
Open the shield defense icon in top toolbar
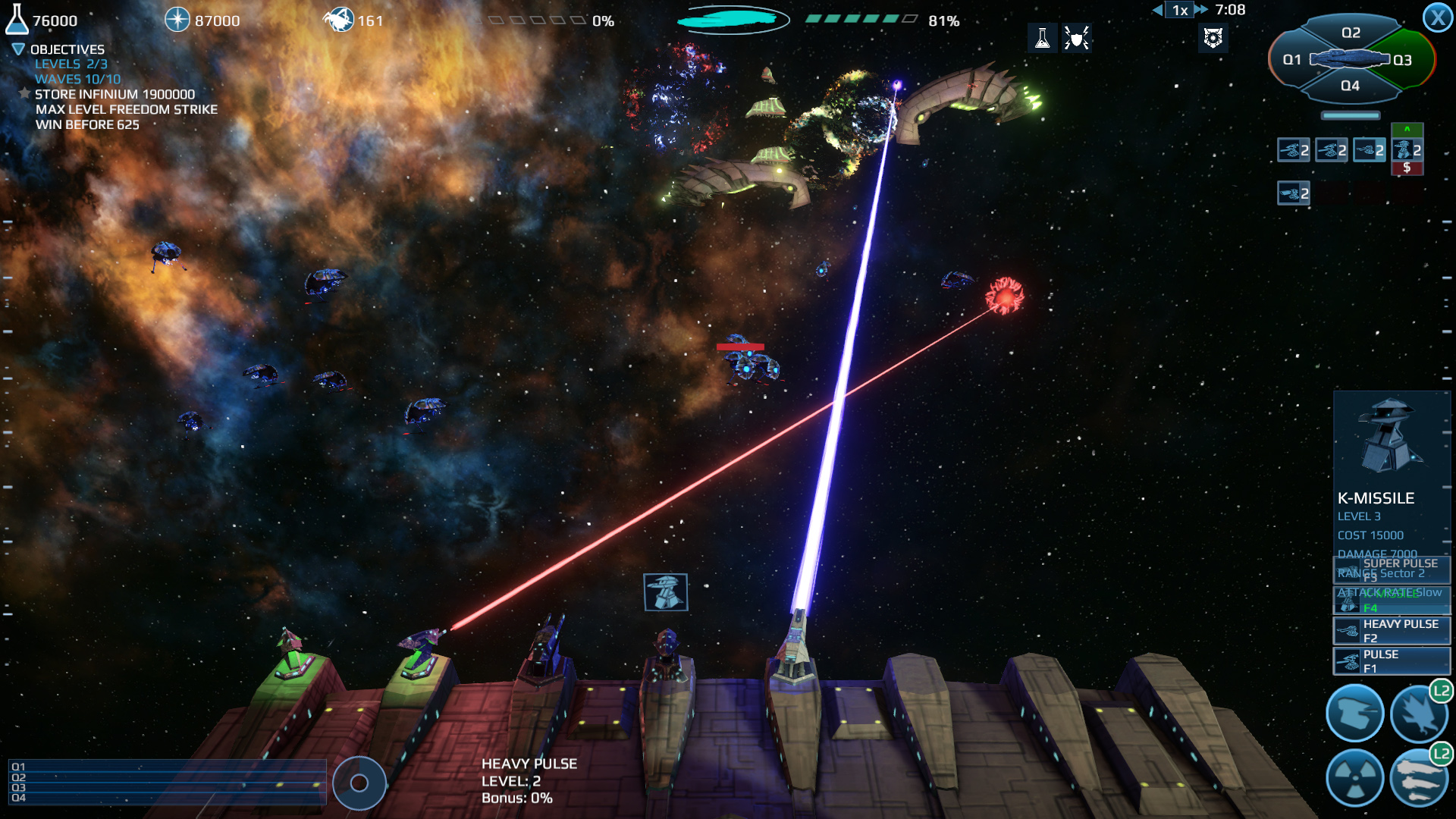1077,38
